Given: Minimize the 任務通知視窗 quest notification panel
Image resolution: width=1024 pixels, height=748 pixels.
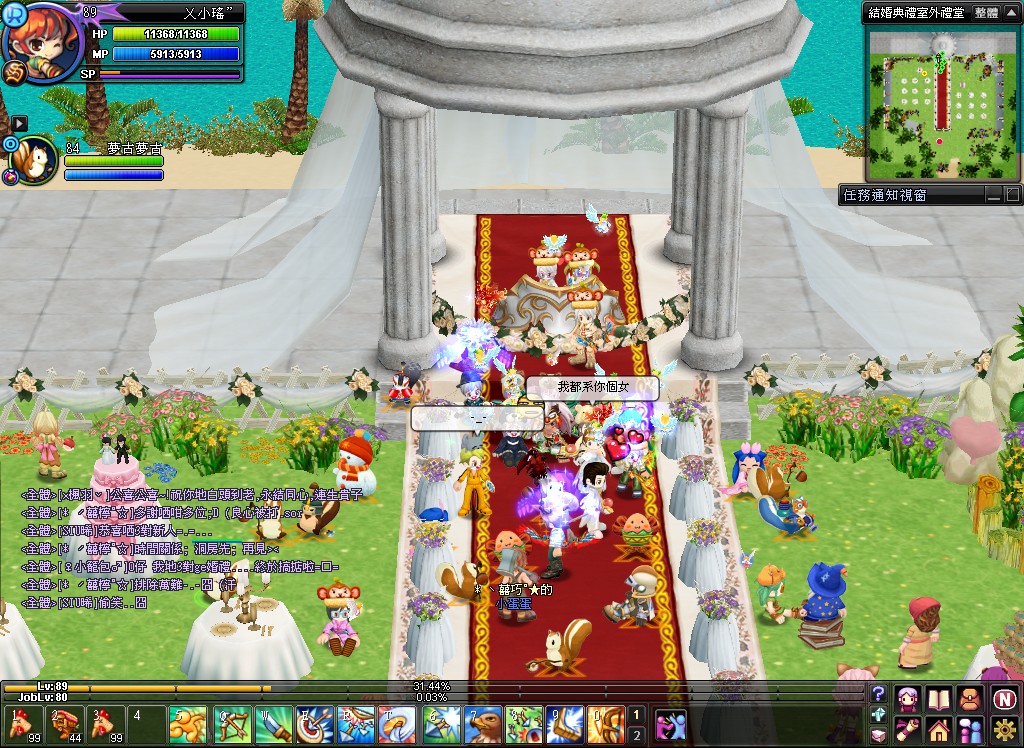Looking at the screenshot, I should (993, 195).
